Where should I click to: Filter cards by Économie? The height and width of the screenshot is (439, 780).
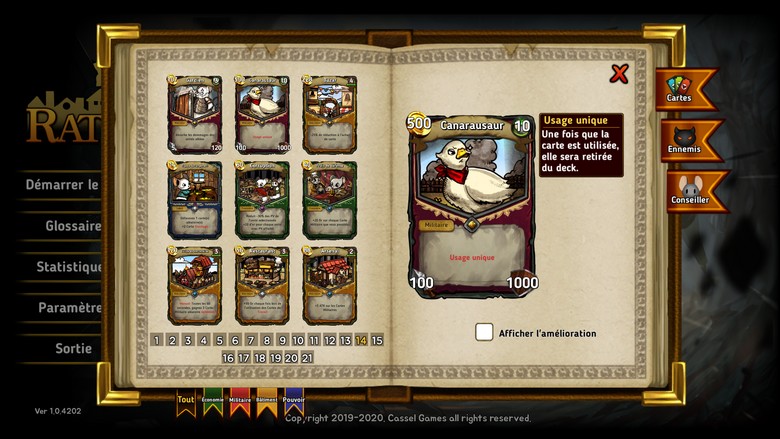[x=213, y=399]
